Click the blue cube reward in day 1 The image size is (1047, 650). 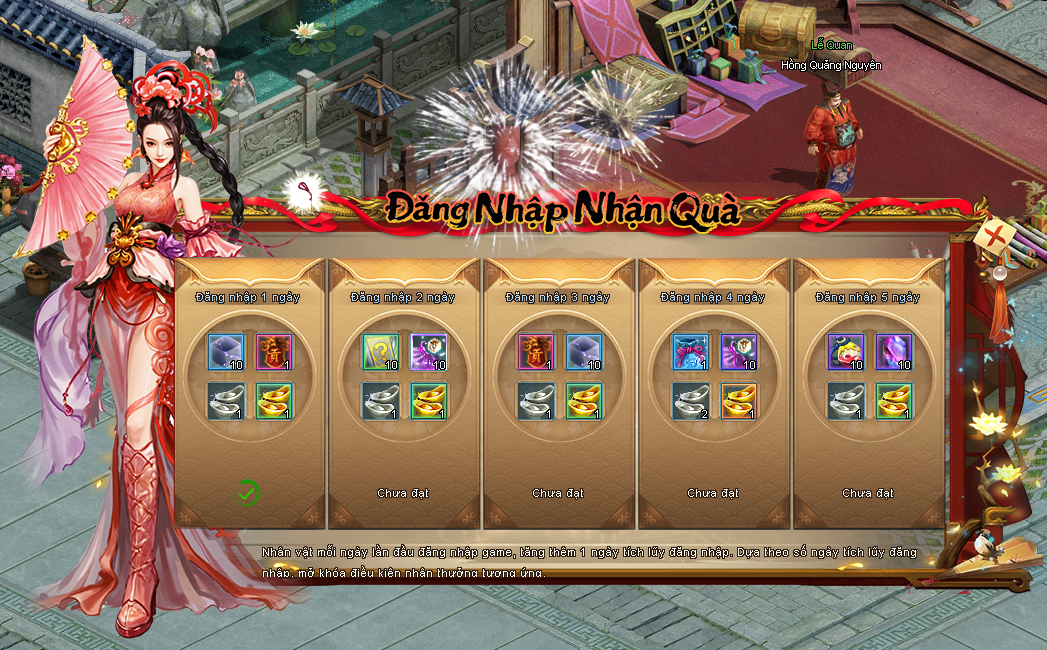[x=225, y=351]
